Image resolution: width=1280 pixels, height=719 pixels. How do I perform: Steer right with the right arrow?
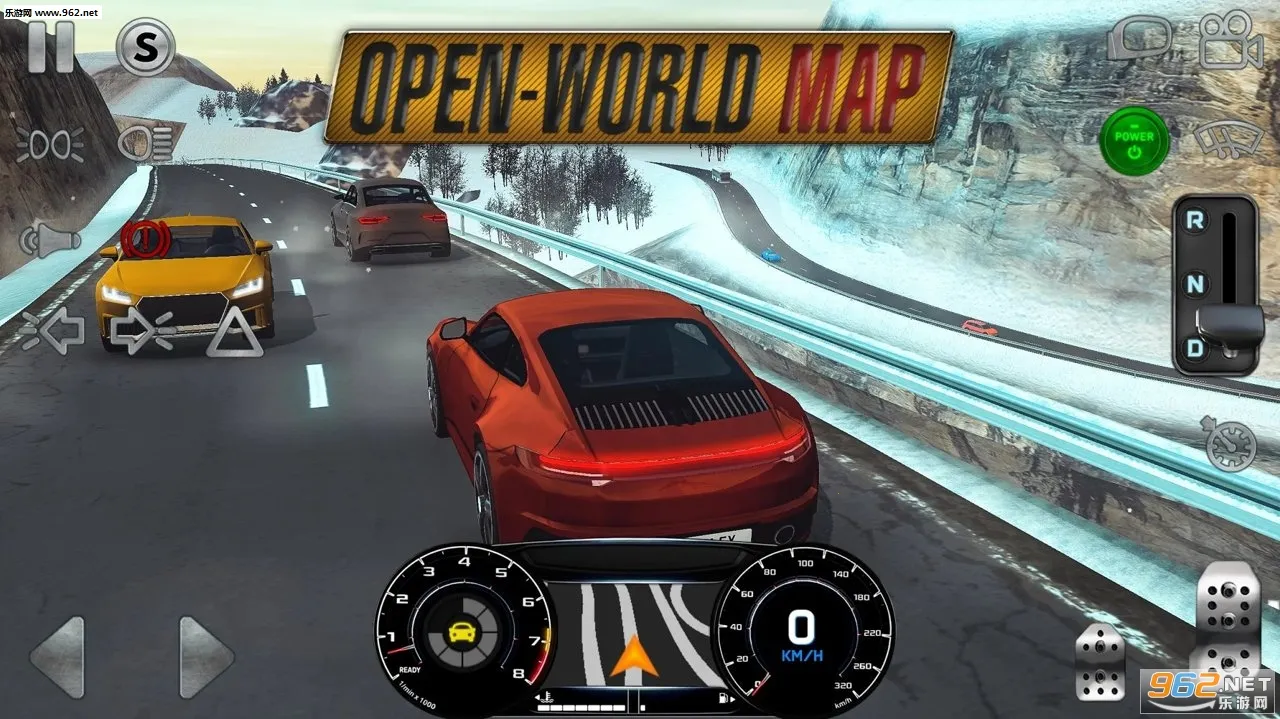coord(205,657)
